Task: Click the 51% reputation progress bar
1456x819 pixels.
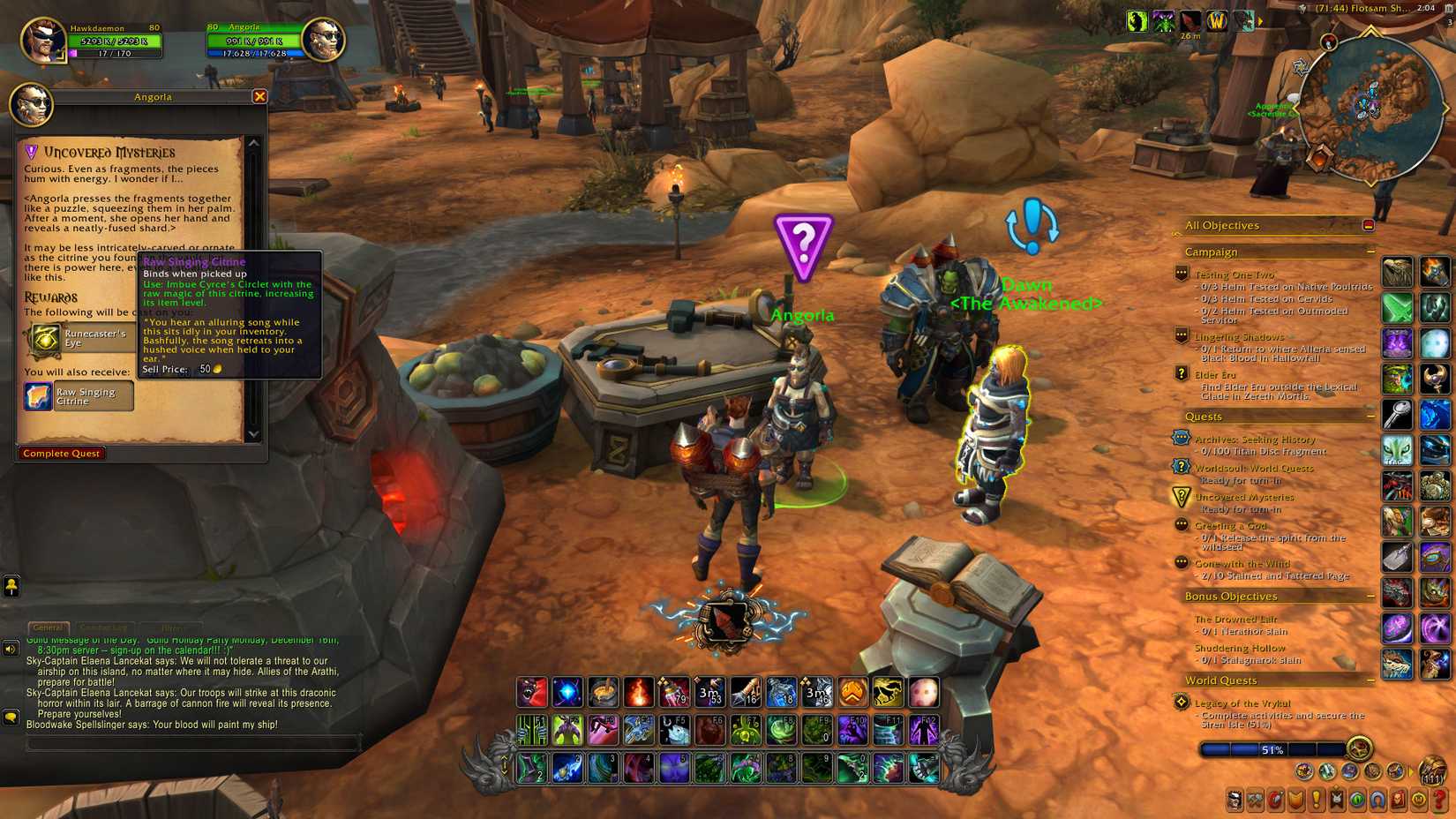Action: tap(1271, 749)
